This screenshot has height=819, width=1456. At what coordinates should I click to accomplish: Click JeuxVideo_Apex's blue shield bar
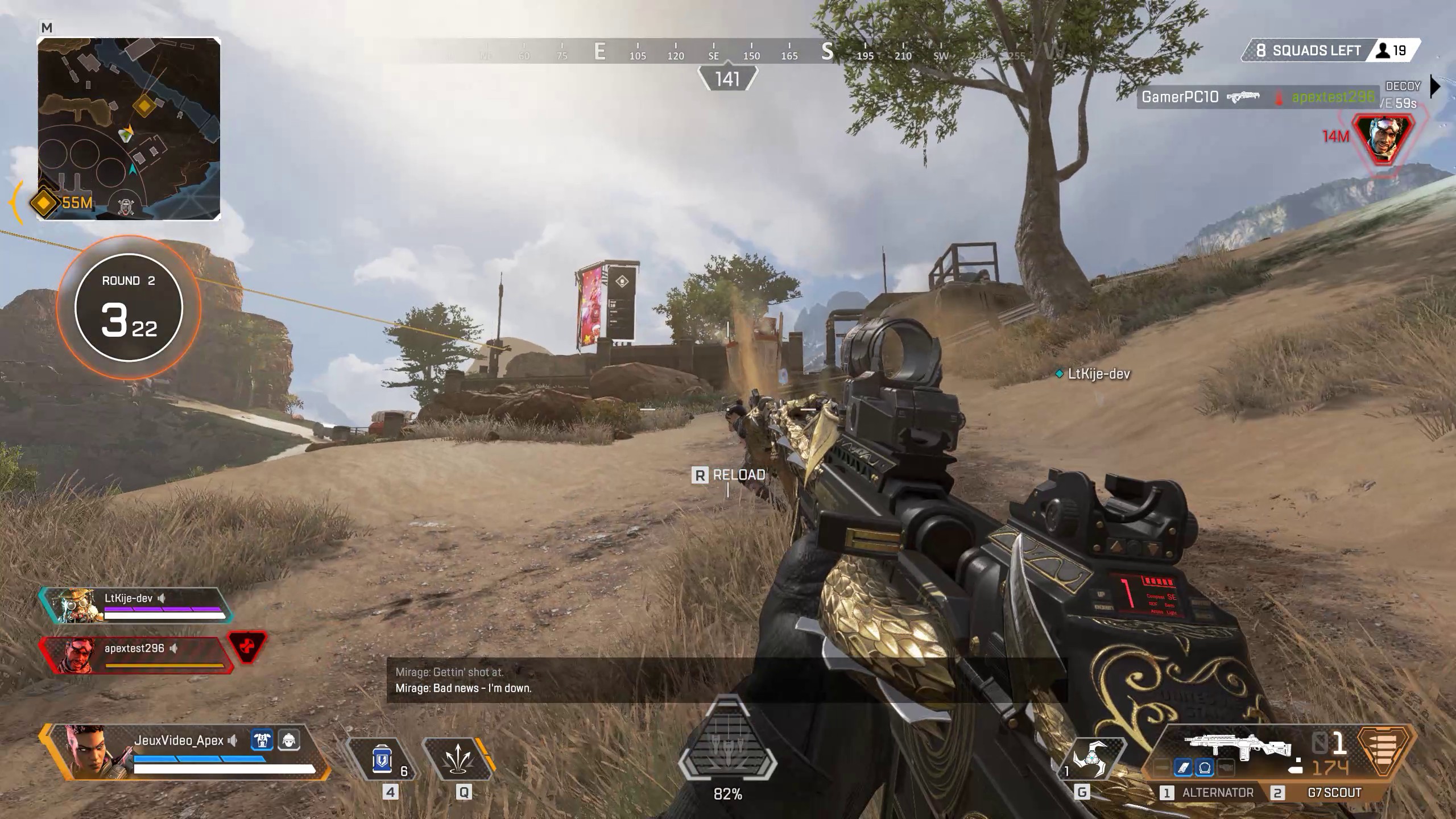tap(198, 759)
